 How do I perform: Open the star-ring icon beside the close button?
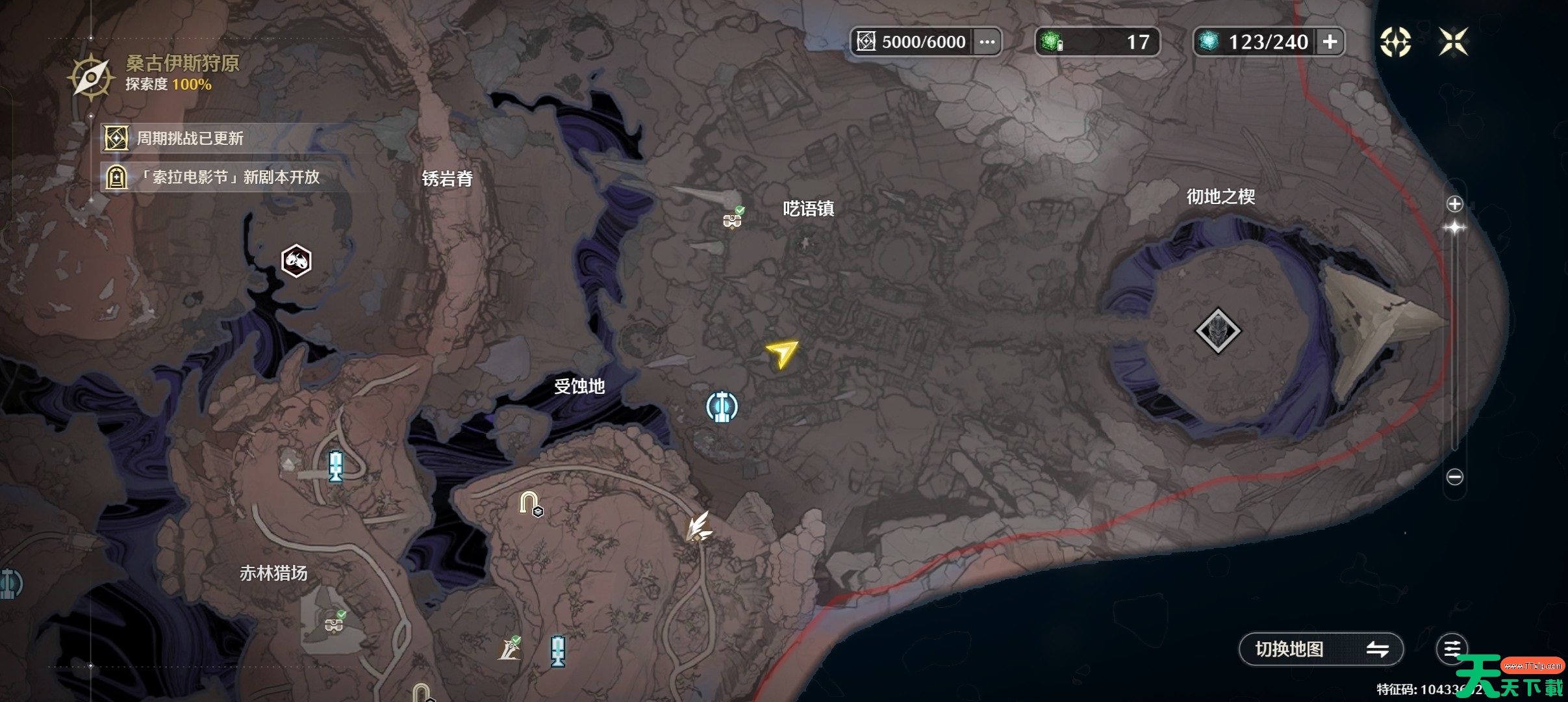[x=1395, y=42]
